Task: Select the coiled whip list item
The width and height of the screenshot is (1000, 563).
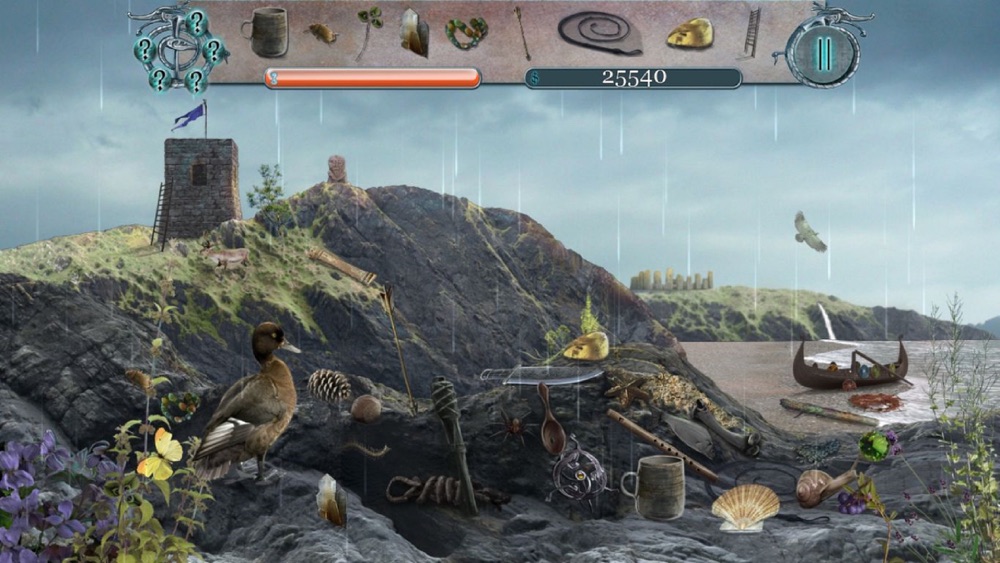Action: [600, 32]
